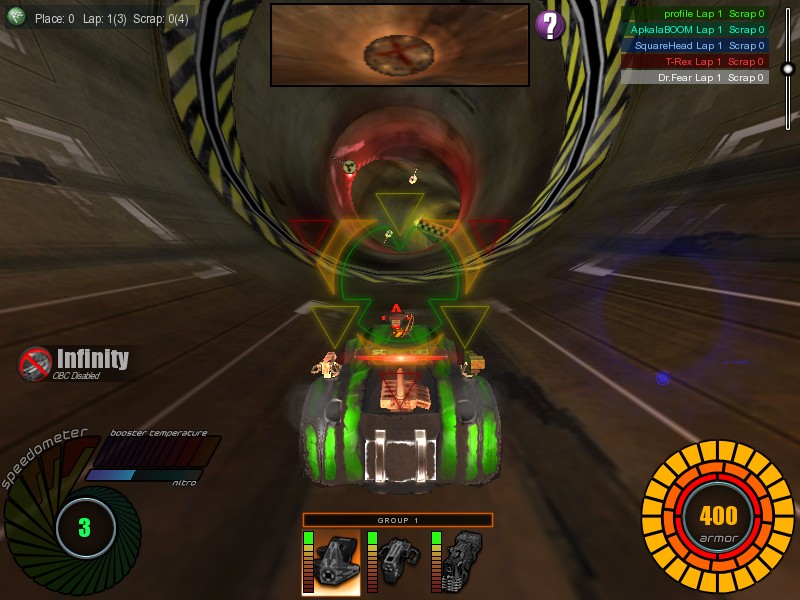800x600 pixels.
Task: Select the ApkalaBOOM scoreboard row
Action: click(x=695, y=30)
